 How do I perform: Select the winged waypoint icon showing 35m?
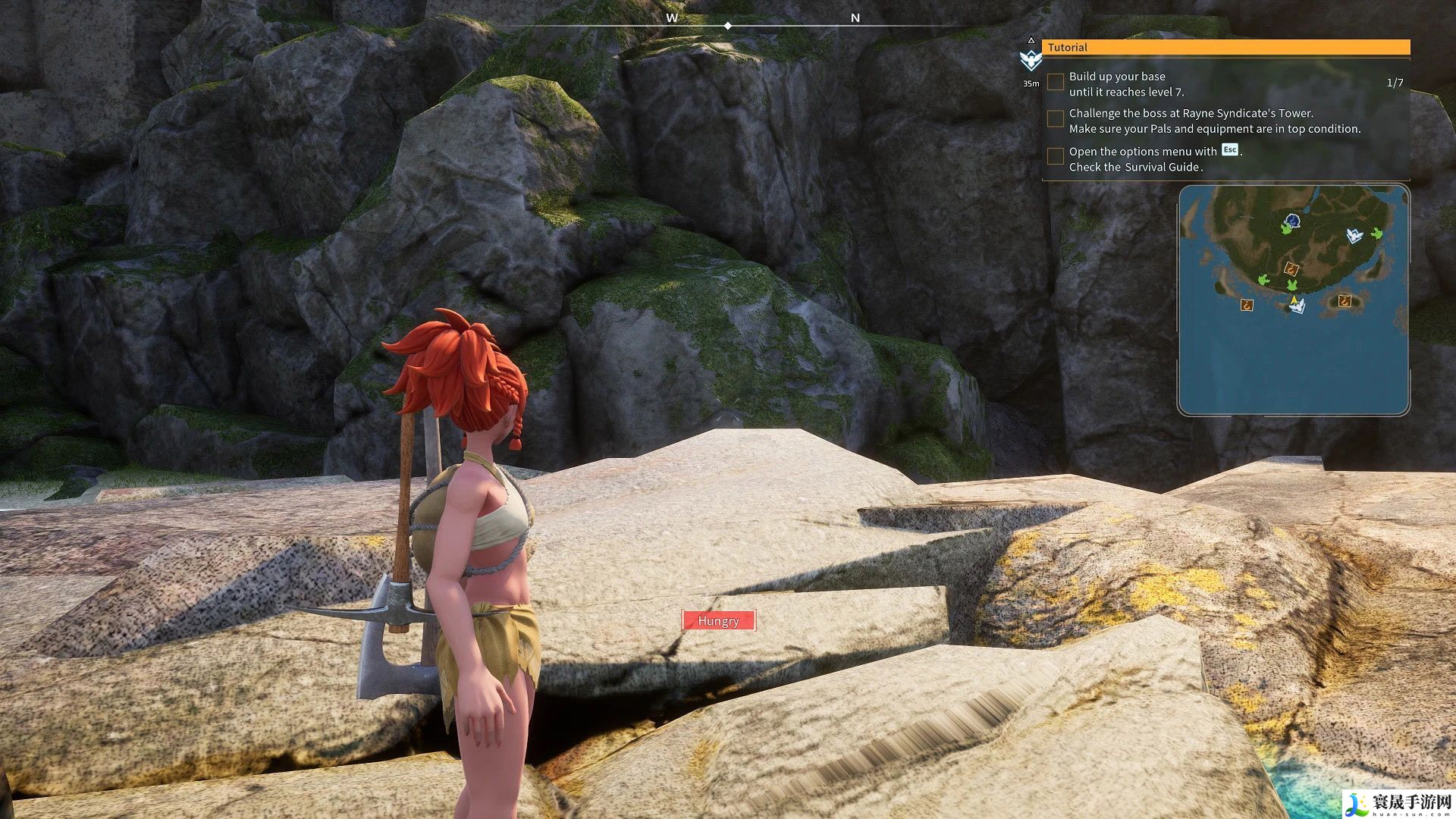1031,59
